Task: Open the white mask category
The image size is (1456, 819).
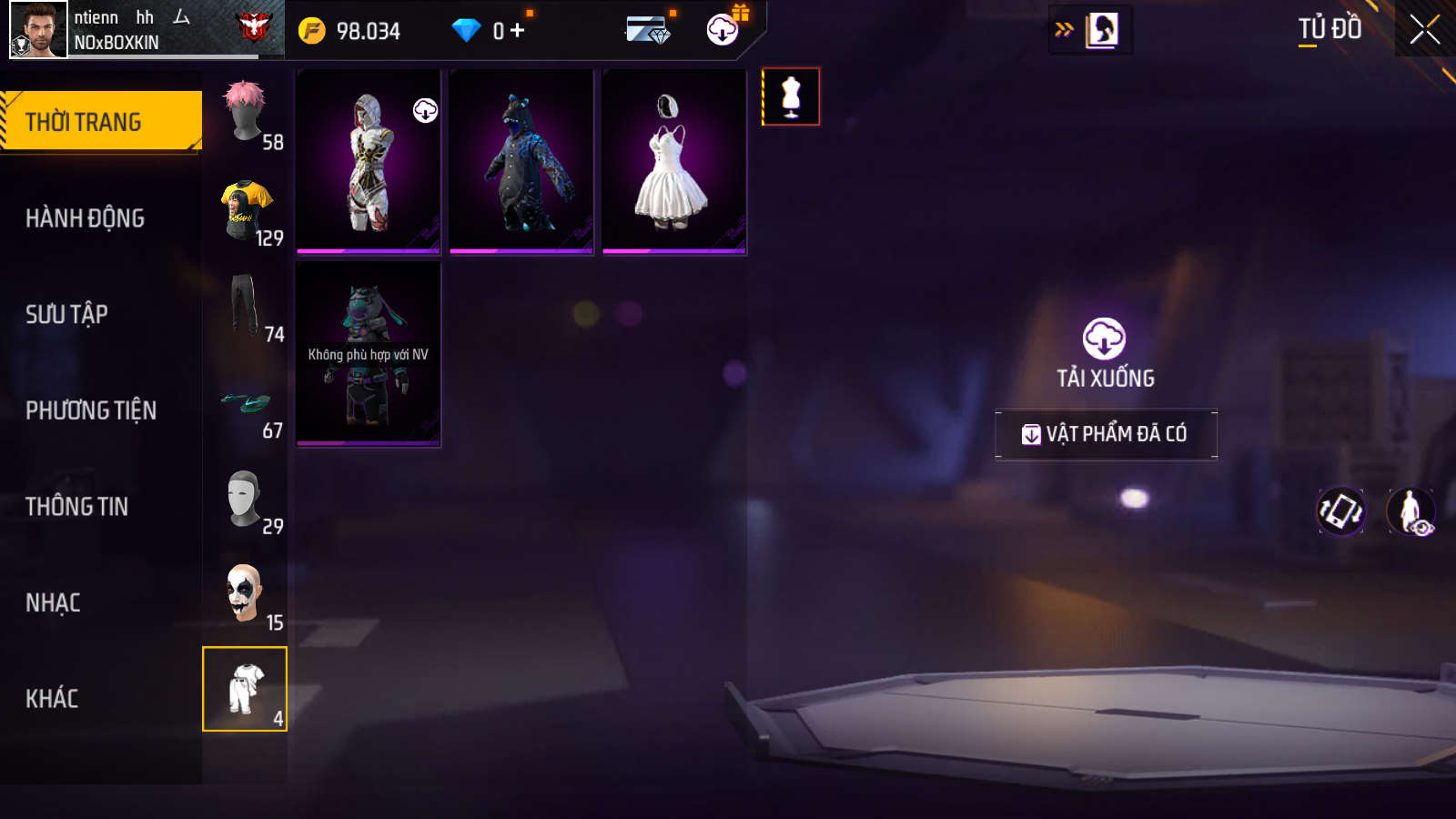Action: [x=246, y=500]
